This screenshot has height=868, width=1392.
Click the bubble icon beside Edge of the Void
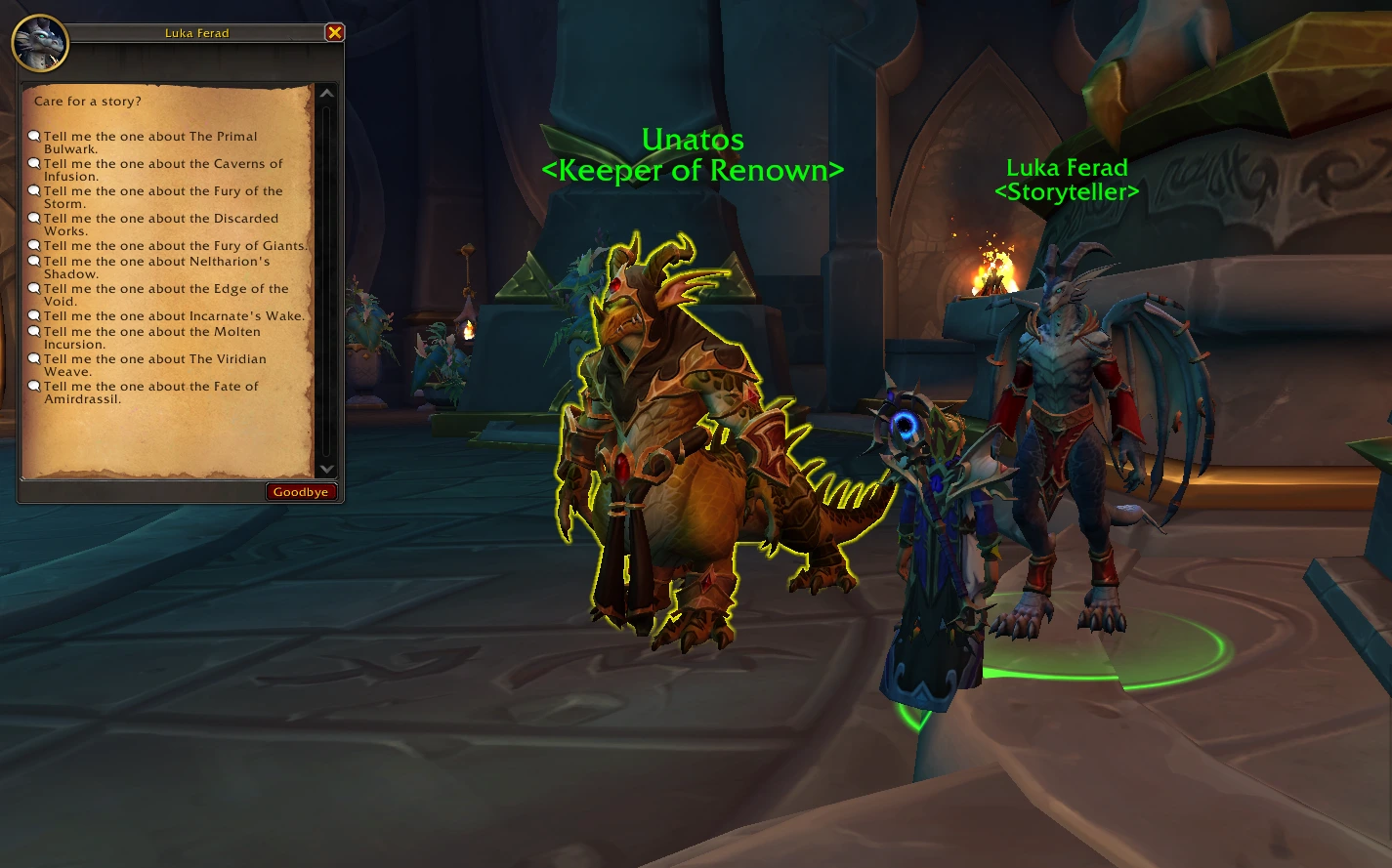pos(35,288)
